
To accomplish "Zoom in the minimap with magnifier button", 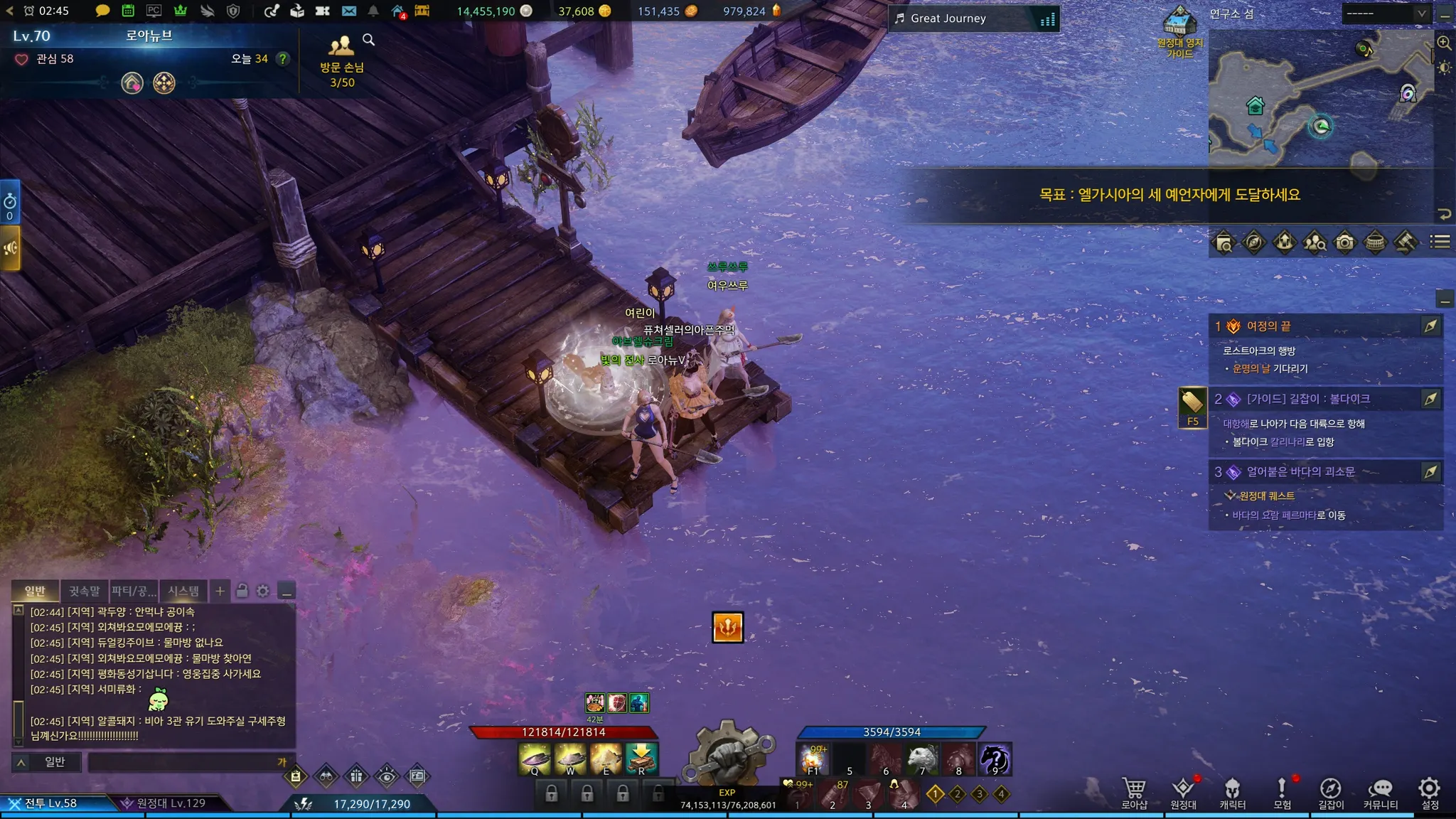I will (x=1444, y=43).
